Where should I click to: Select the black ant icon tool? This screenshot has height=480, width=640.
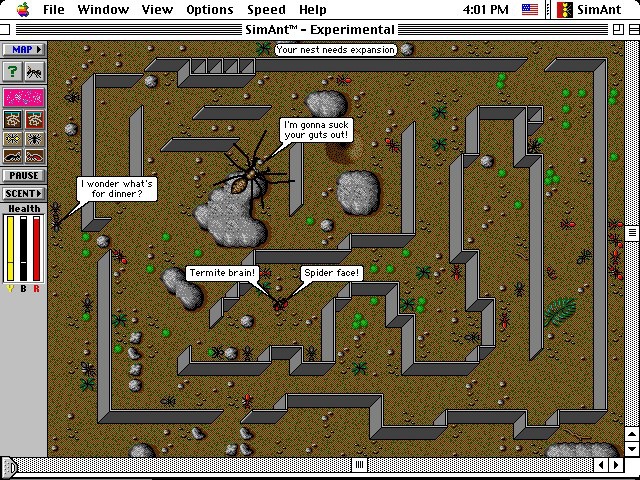coord(35,71)
